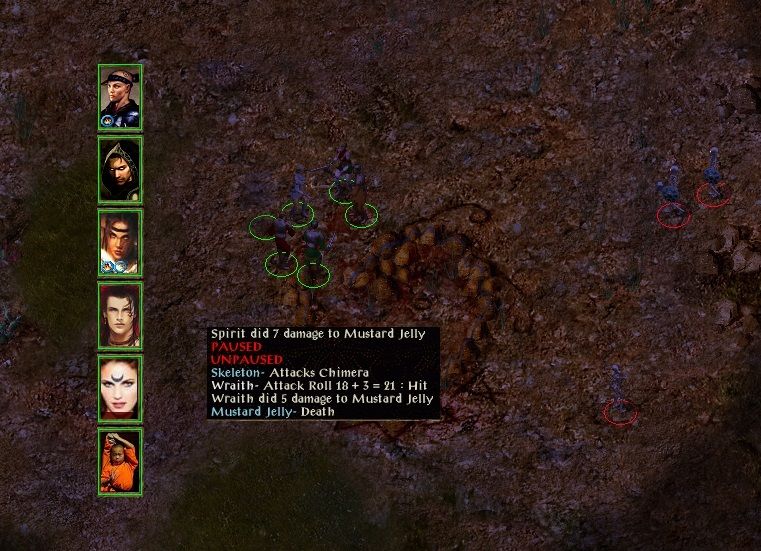Pick the dark-haired man in red portrait

coord(120,315)
